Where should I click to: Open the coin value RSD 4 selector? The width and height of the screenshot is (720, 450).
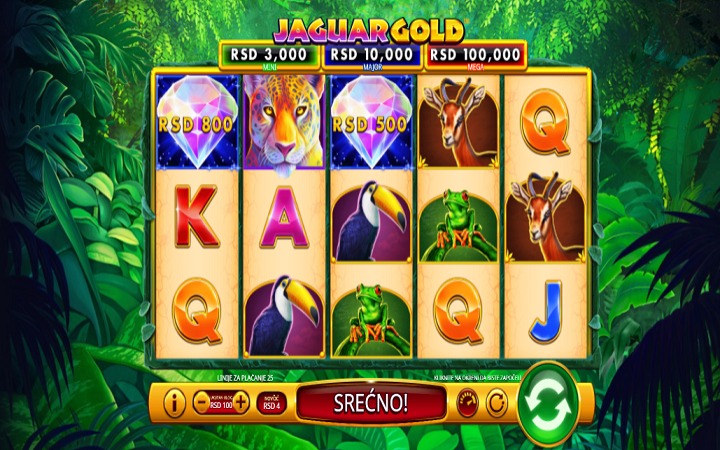pos(271,403)
